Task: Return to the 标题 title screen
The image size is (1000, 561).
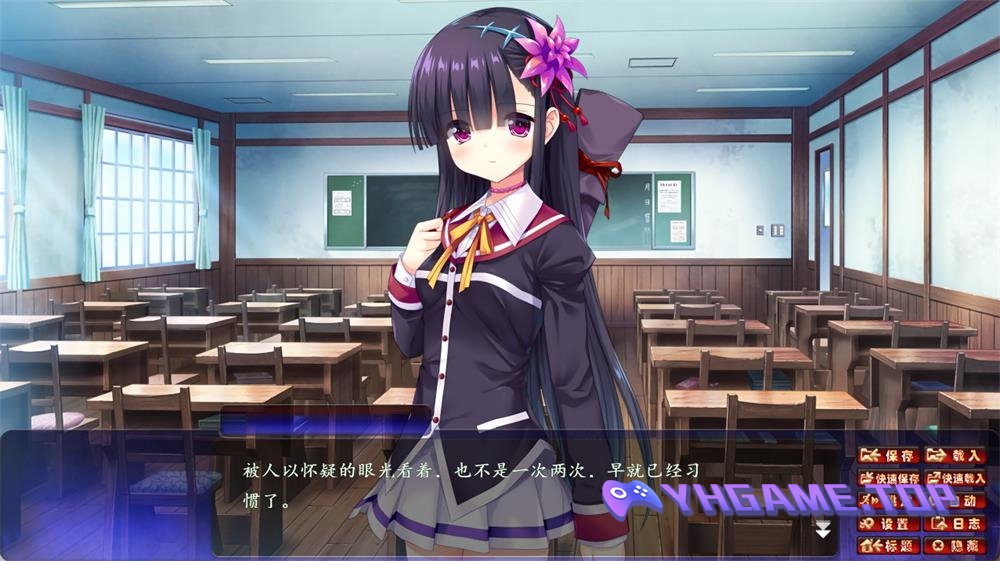Action: click(x=889, y=545)
